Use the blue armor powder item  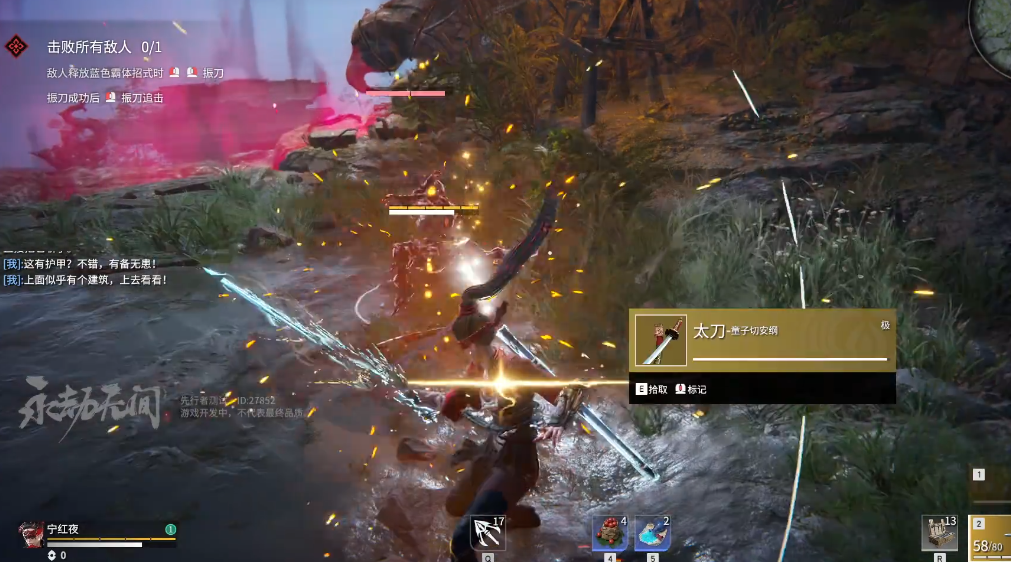[652, 532]
